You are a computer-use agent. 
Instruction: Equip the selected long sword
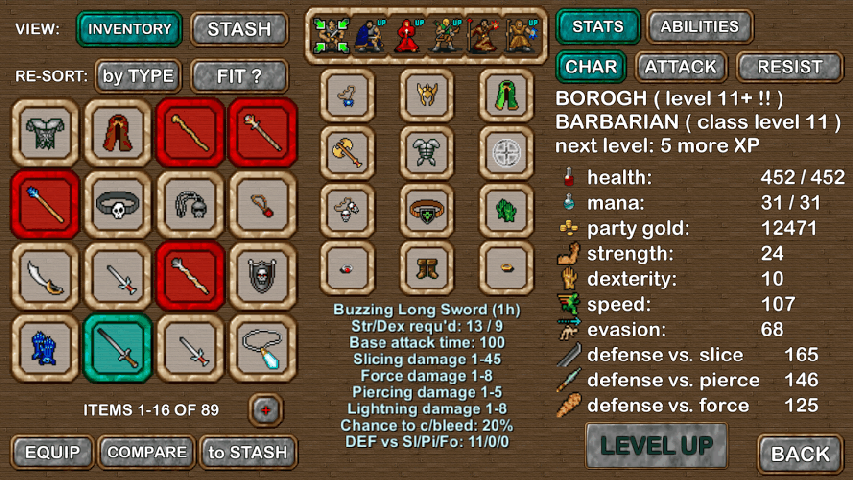tap(52, 452)
